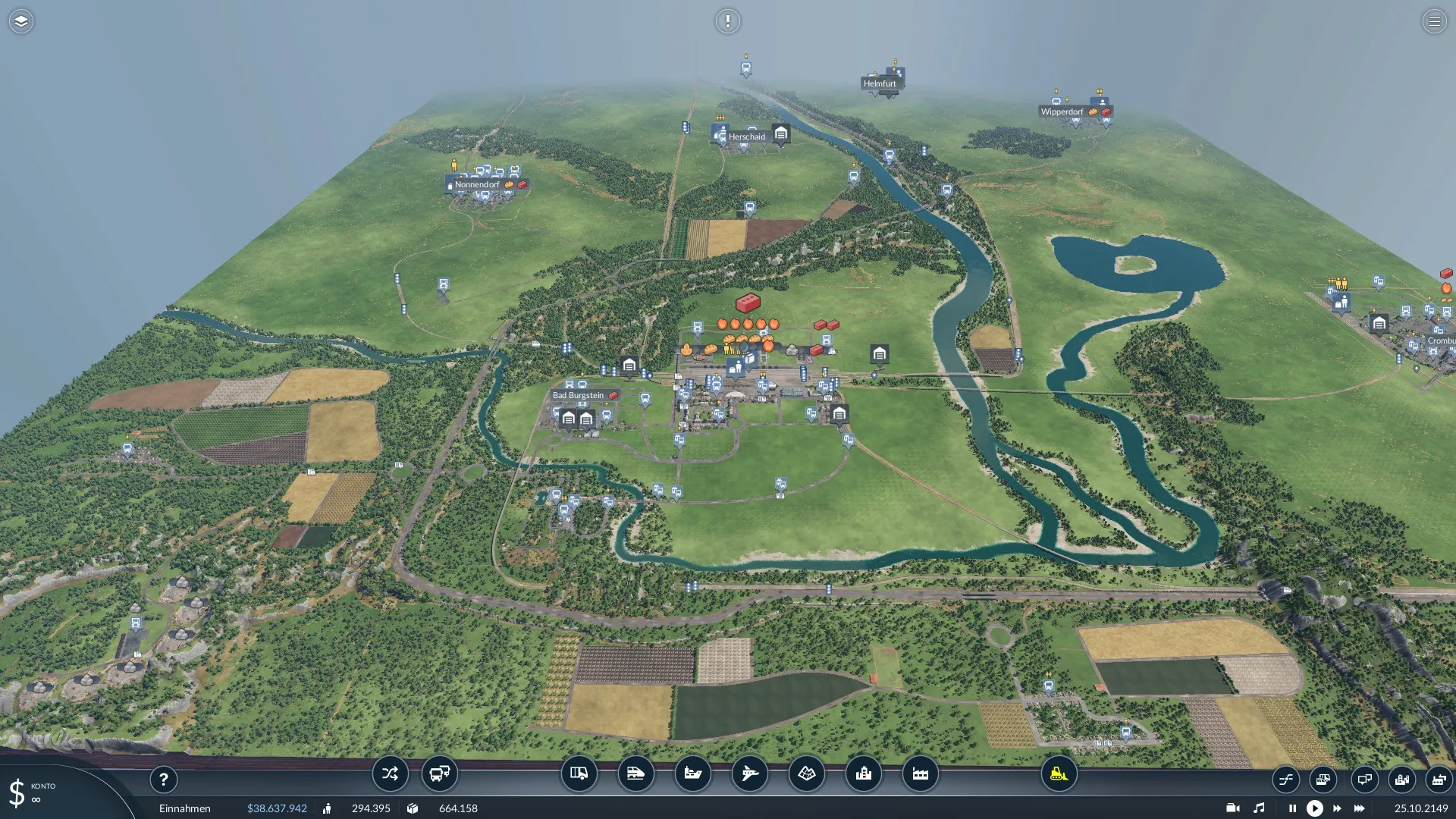Viewport: 1456px width, 819px height.
Task: Open the Konto finance panel
Action: pos(30,792)
